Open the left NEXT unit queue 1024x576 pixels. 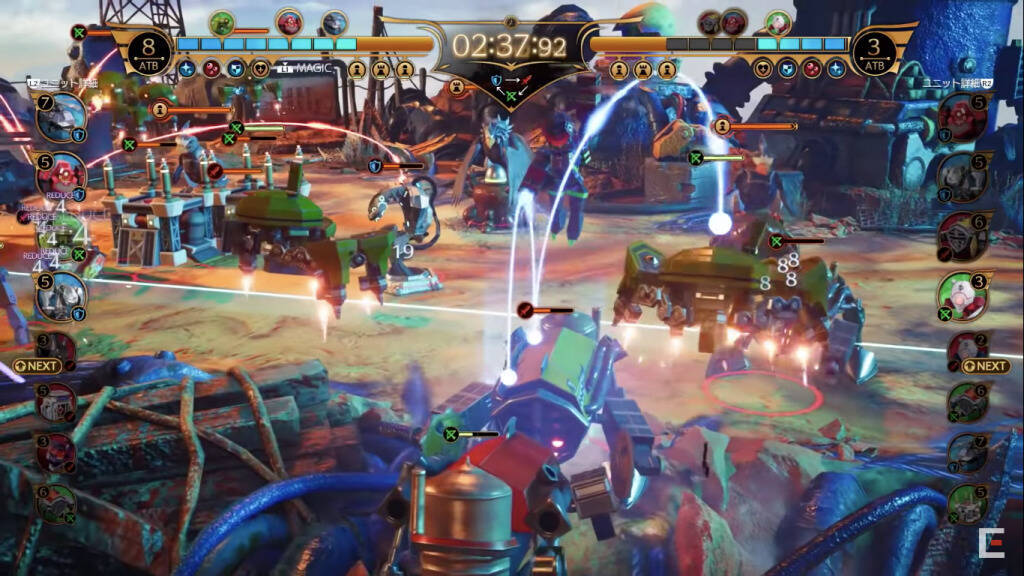coord(38,366)
